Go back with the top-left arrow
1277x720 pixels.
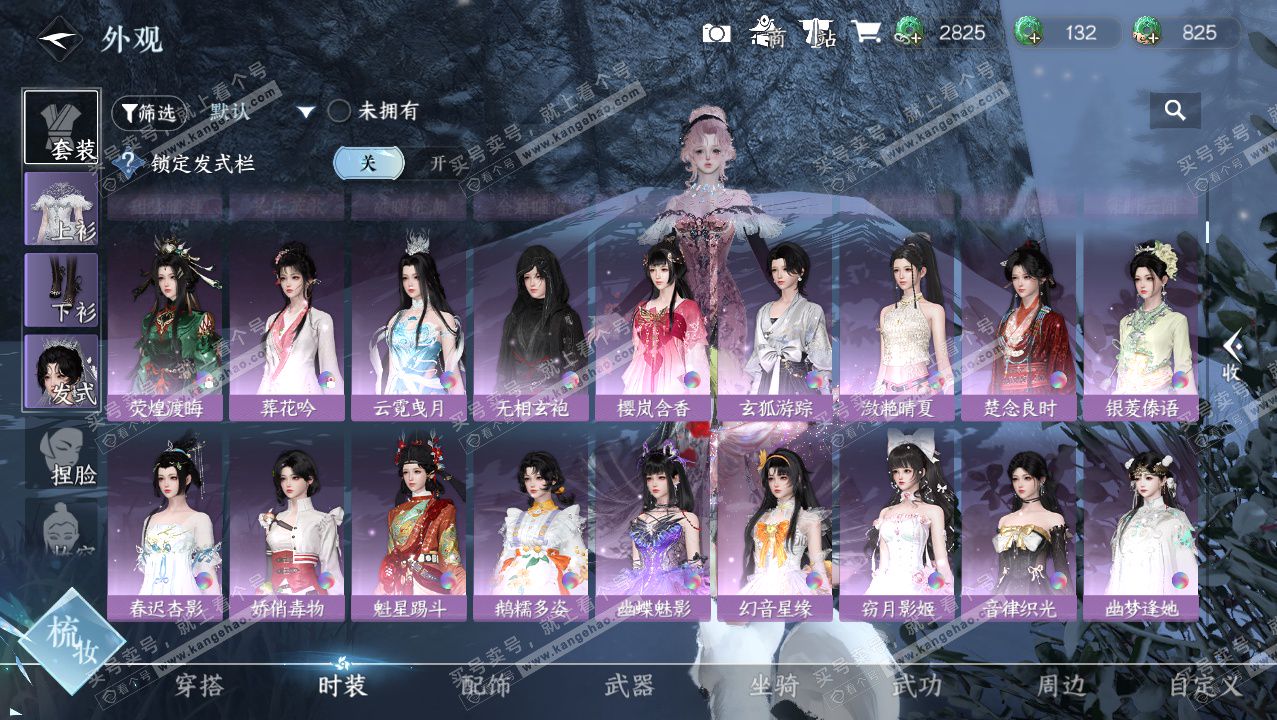58,39
